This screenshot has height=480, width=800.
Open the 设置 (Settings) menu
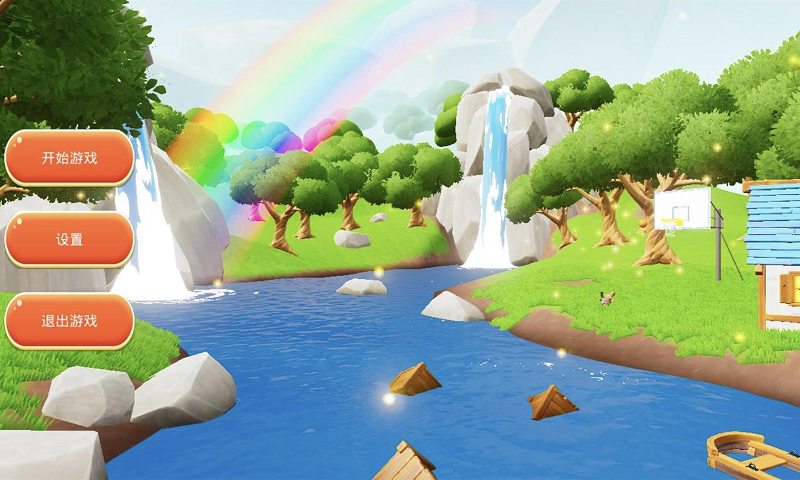click(69, 240)
